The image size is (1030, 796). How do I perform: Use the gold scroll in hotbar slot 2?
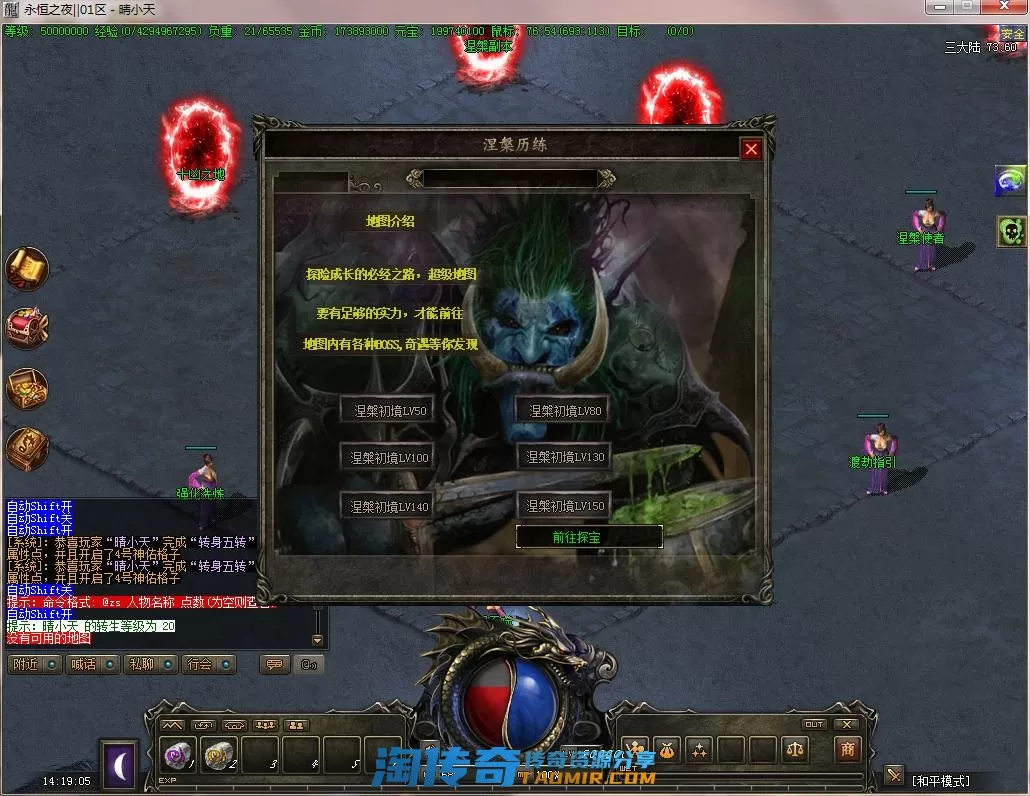219,757
